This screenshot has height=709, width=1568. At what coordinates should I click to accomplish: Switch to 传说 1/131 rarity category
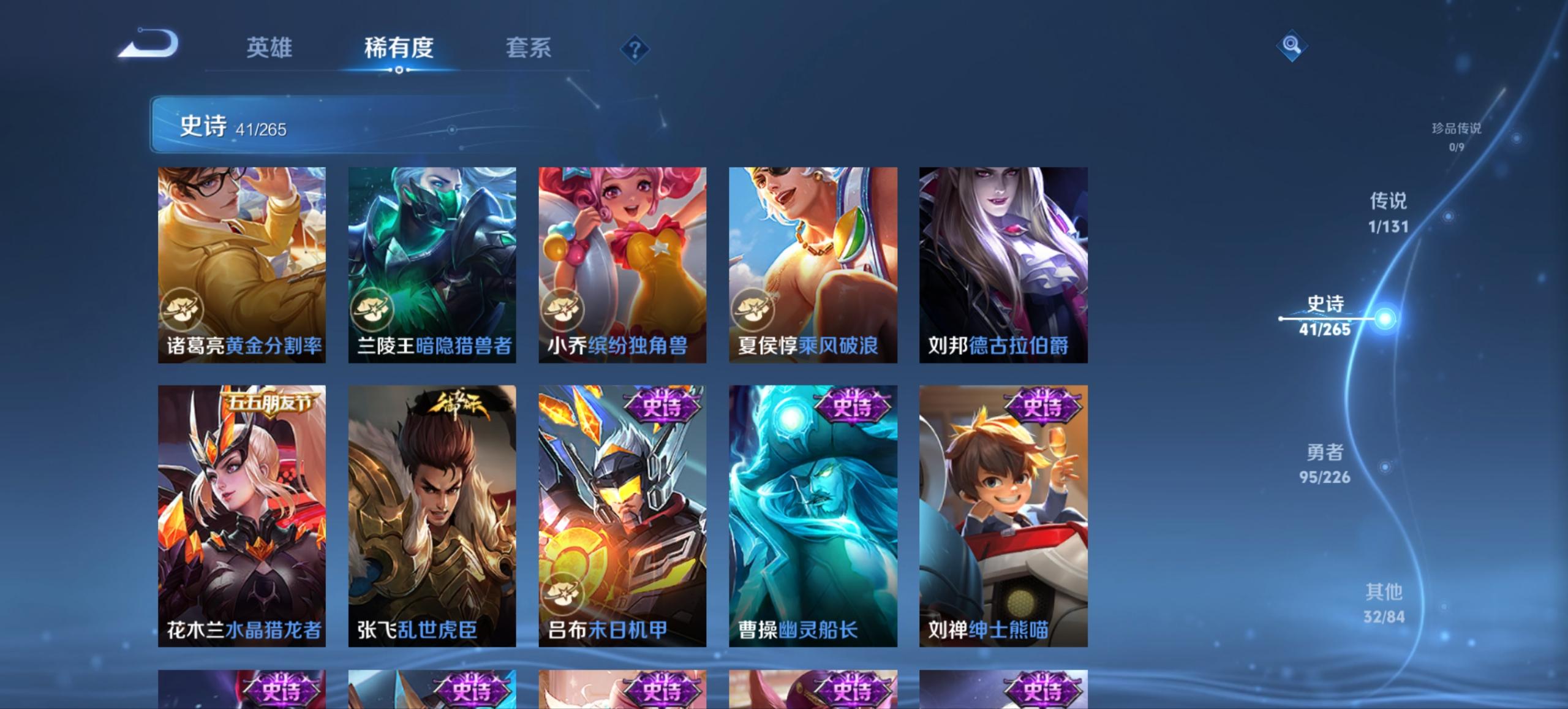(1389, 211)
